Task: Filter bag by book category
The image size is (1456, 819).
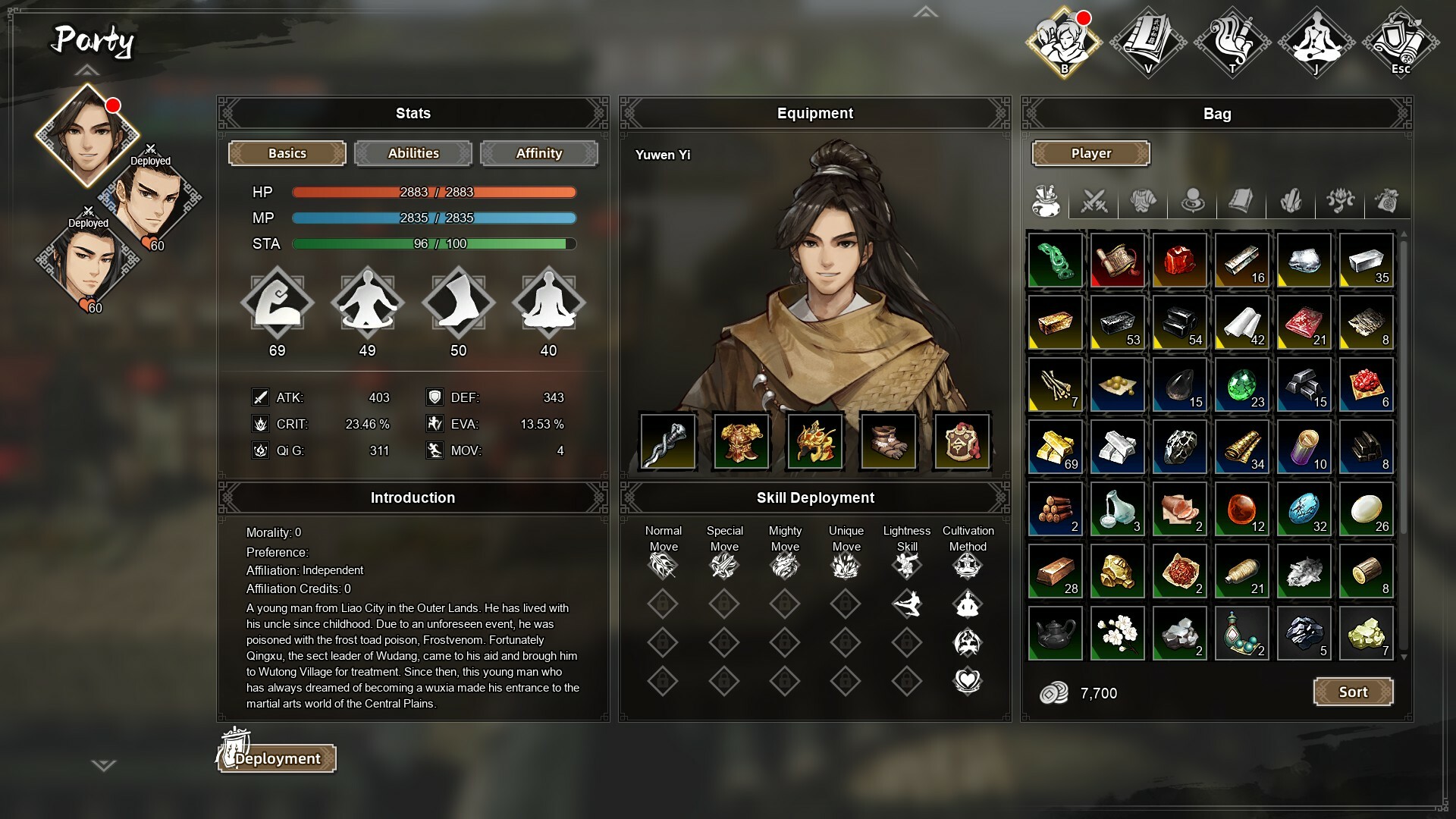Action: point(1241,201)
